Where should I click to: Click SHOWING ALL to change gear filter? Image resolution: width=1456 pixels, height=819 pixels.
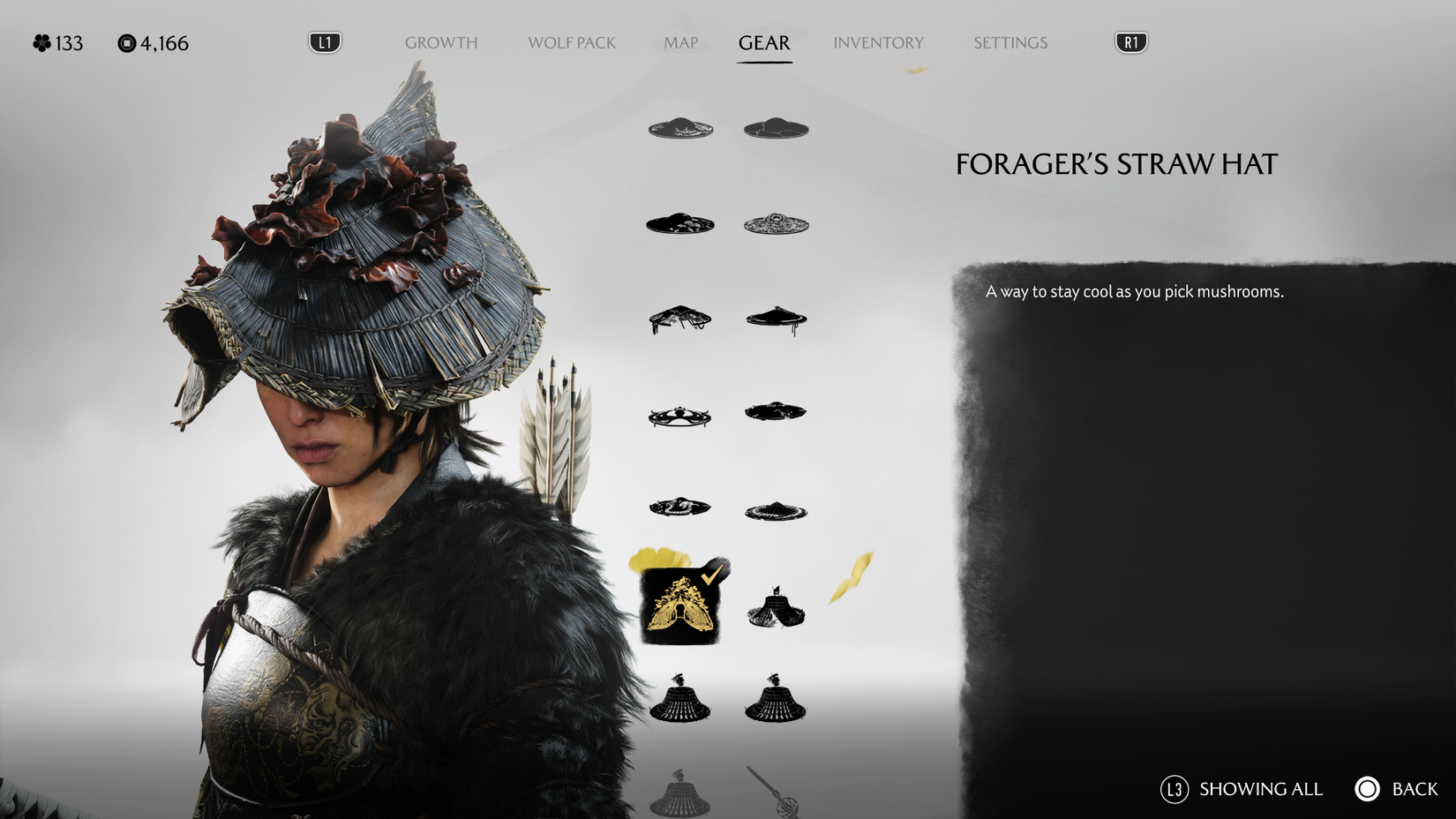click(x=1260, y=789)
